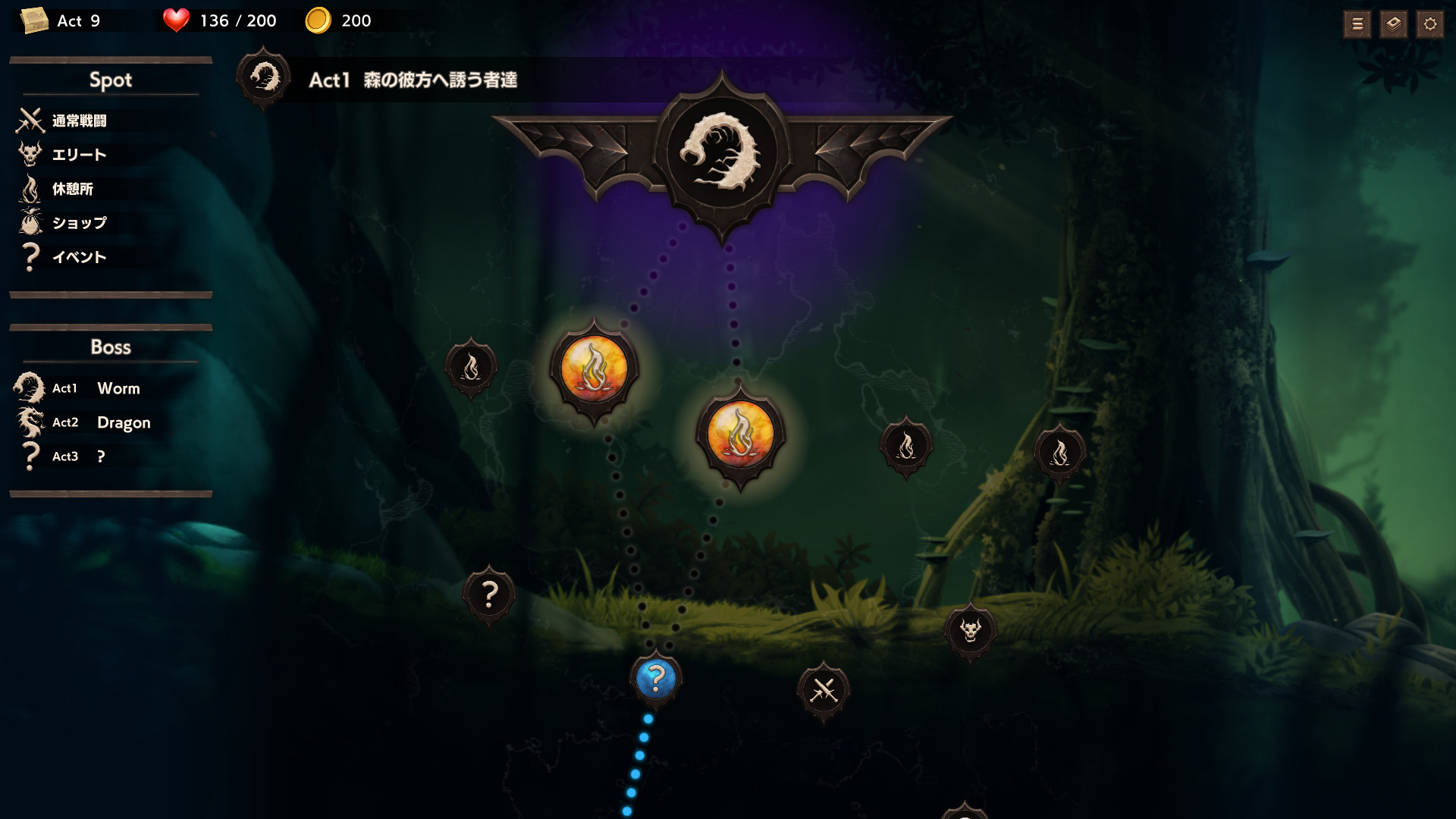
Task: Click the campfire icon beside 休憩所
Action: click(x=29, y=189)
